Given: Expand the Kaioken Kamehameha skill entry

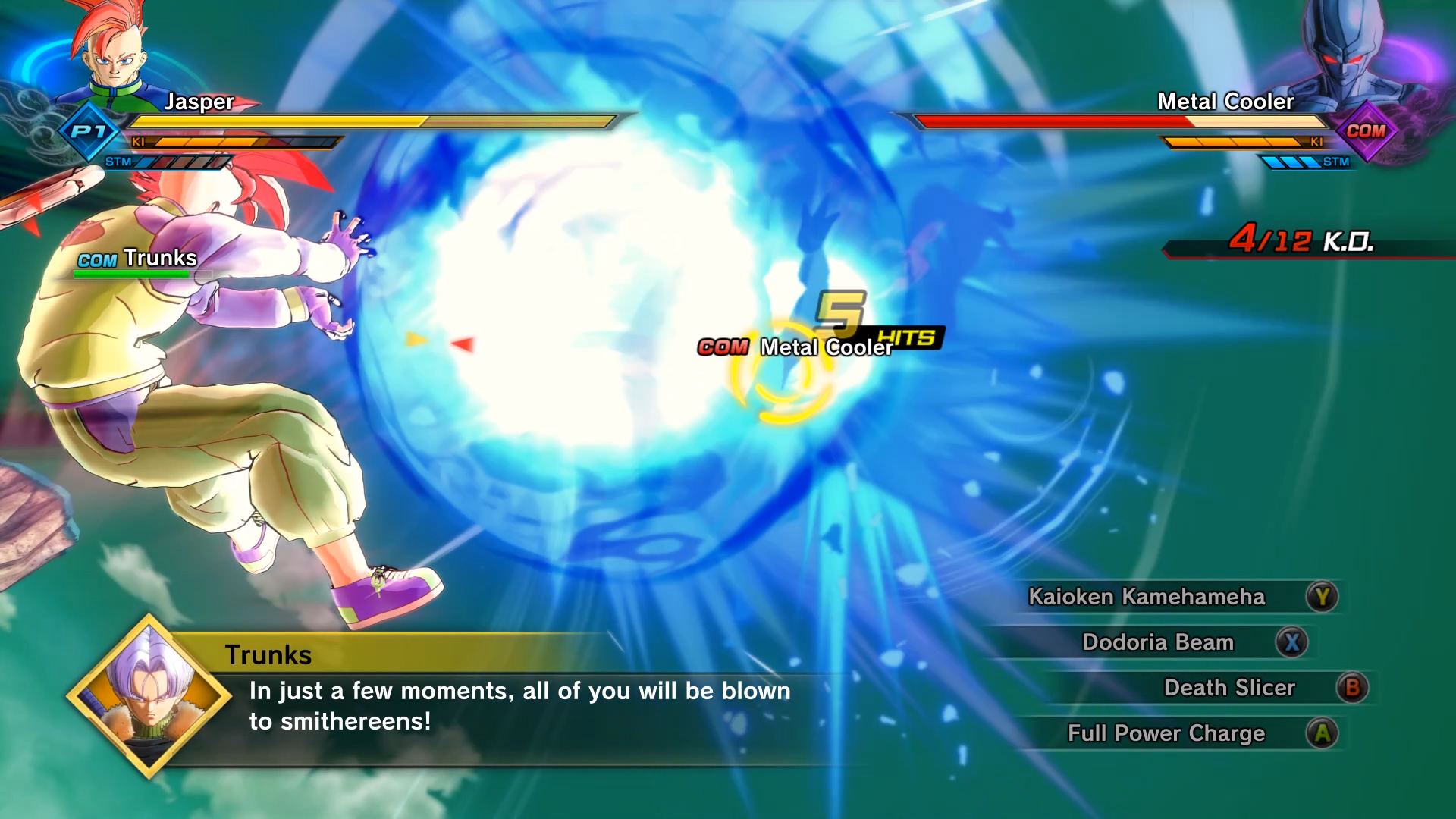Looking at the screenshot, I should click(x=1146, y=597).
